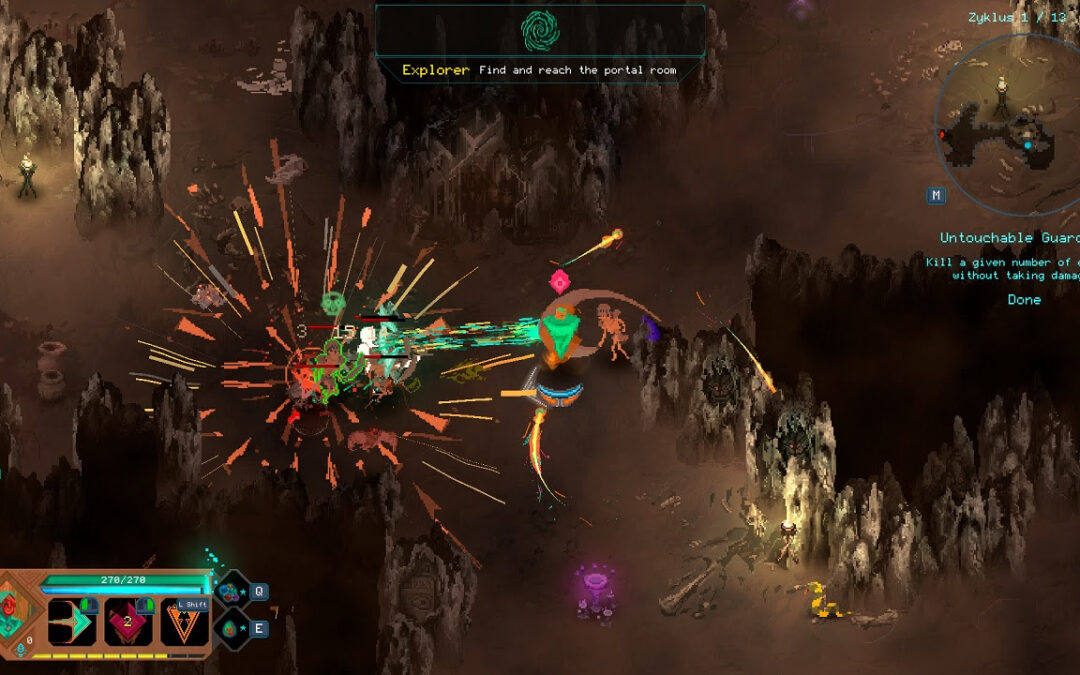
Task: Select the teal arrow weapon ability
Action: click(73, 621)
